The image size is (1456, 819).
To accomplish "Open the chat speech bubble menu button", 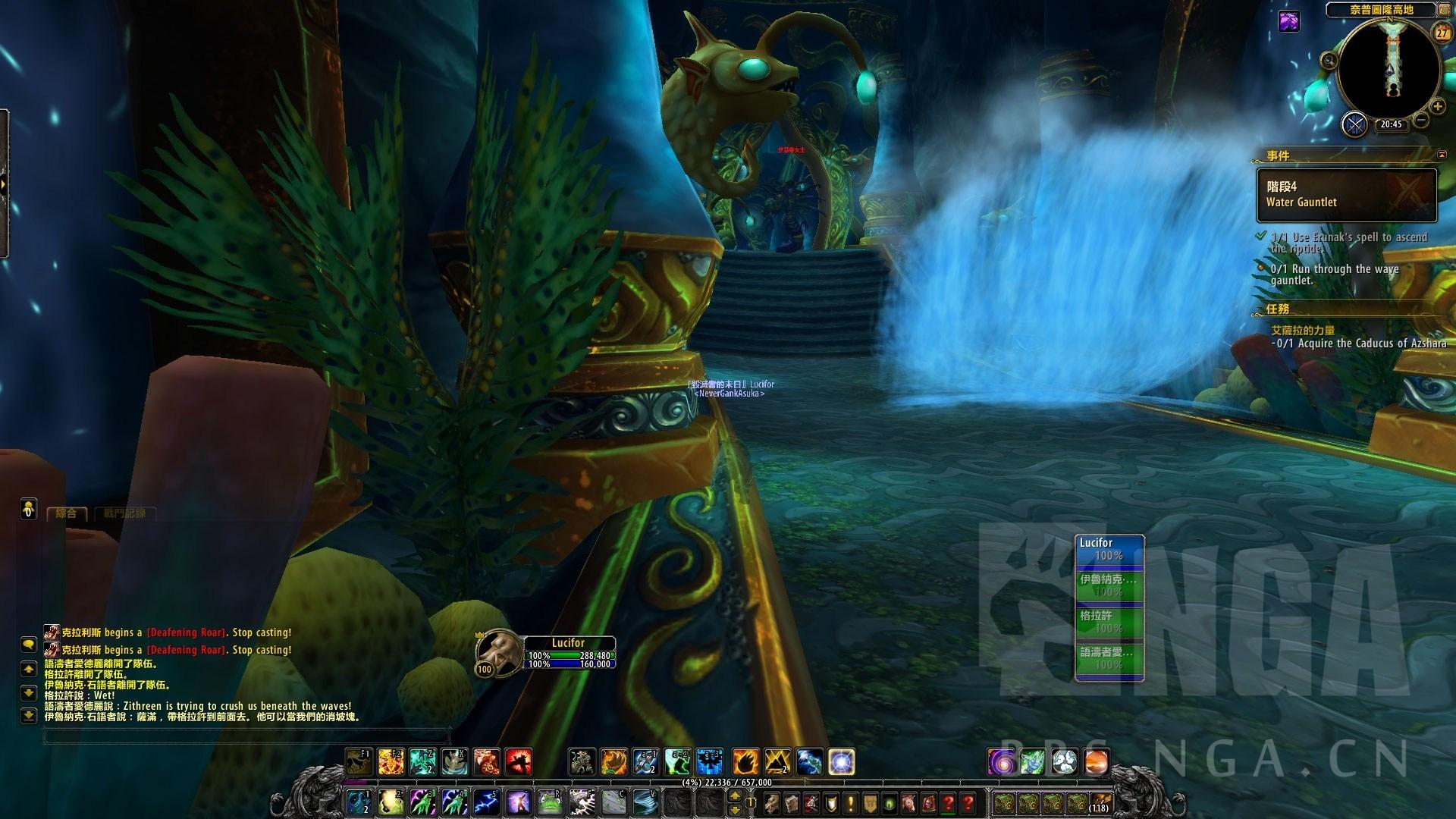I will pos(28,645).
